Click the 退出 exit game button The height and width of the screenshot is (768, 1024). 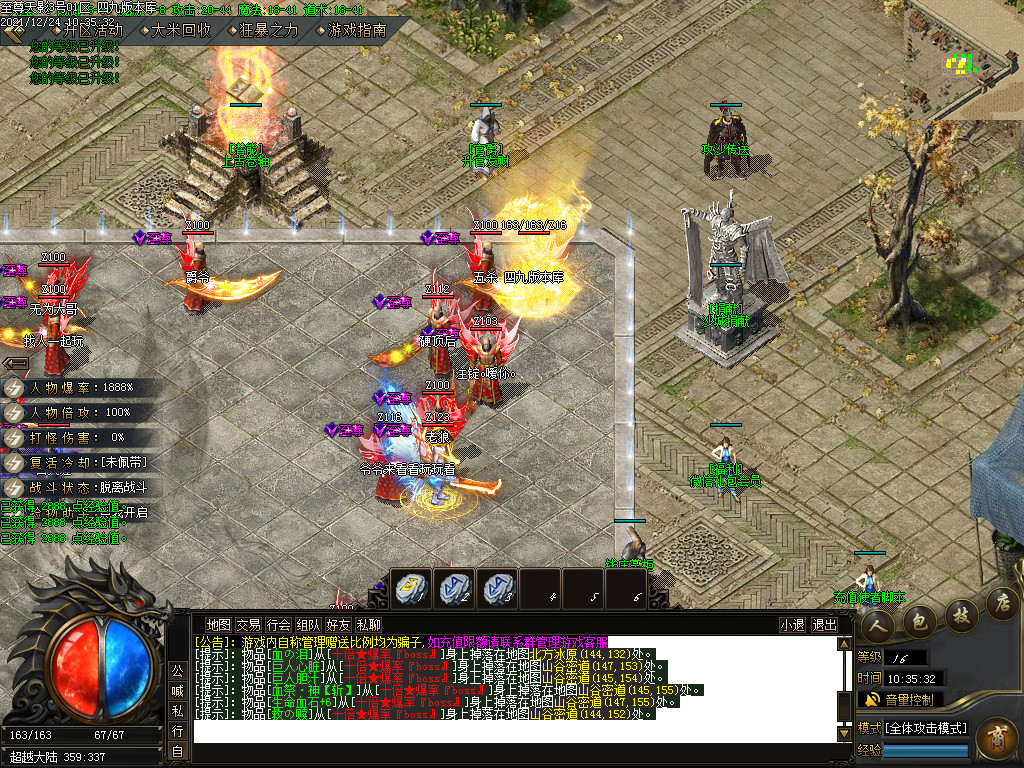coord(824,625)
